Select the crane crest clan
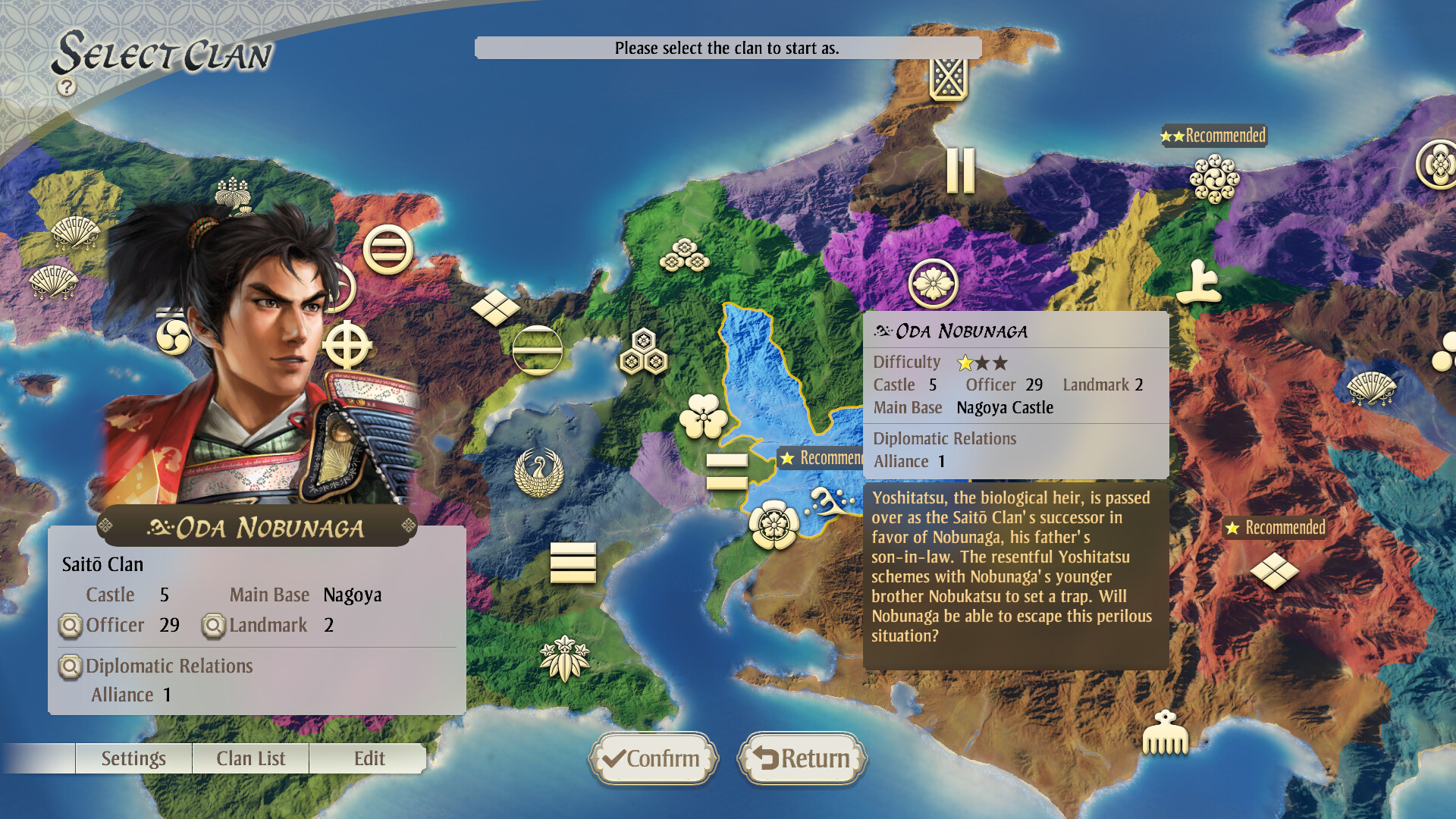Image resolution: width=1456 pixels, height=819 pixels. tap(538, 471)
